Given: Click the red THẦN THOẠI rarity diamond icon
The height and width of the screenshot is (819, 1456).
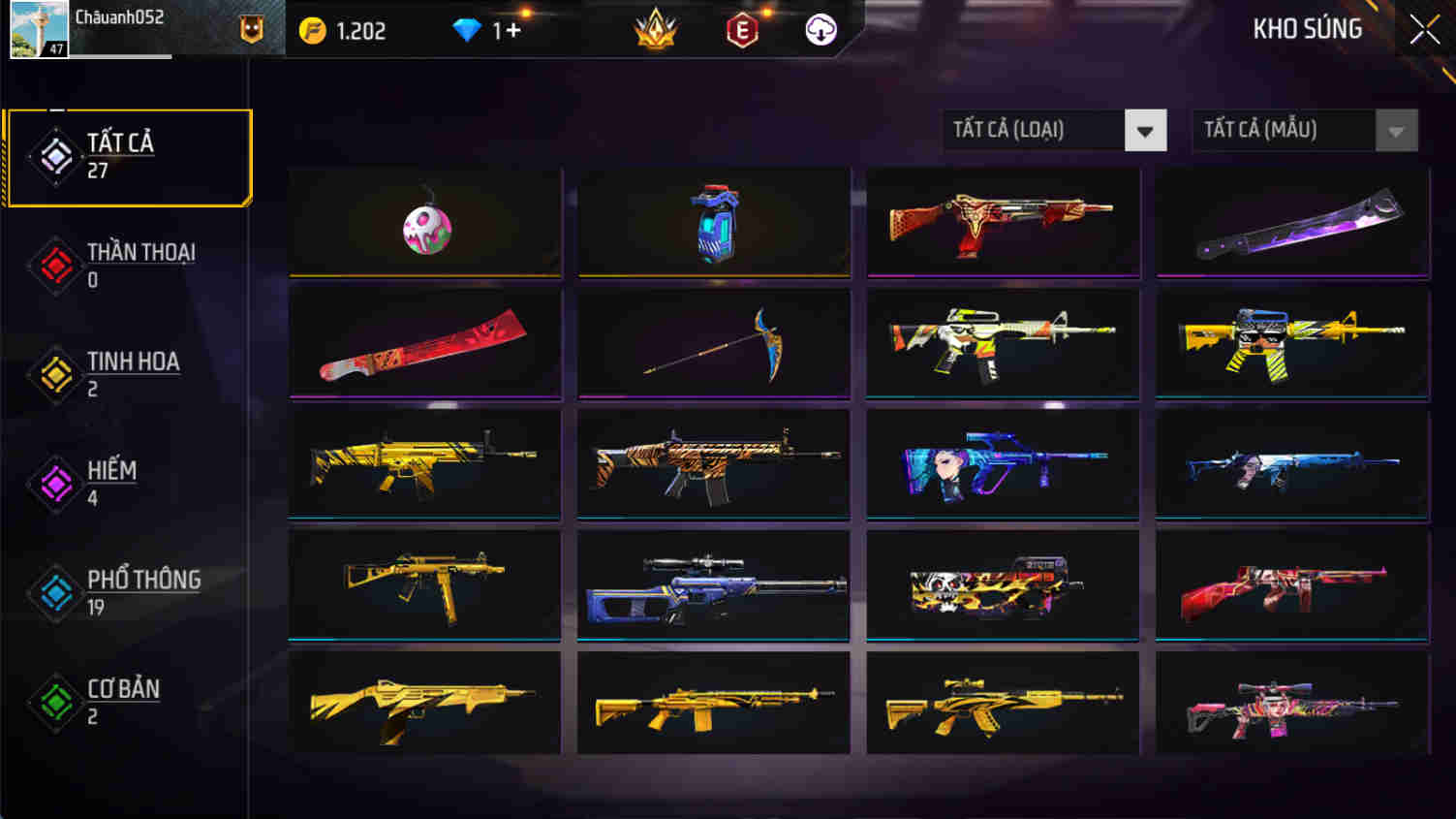Looking at the screenshot, I should coord(53,265).
